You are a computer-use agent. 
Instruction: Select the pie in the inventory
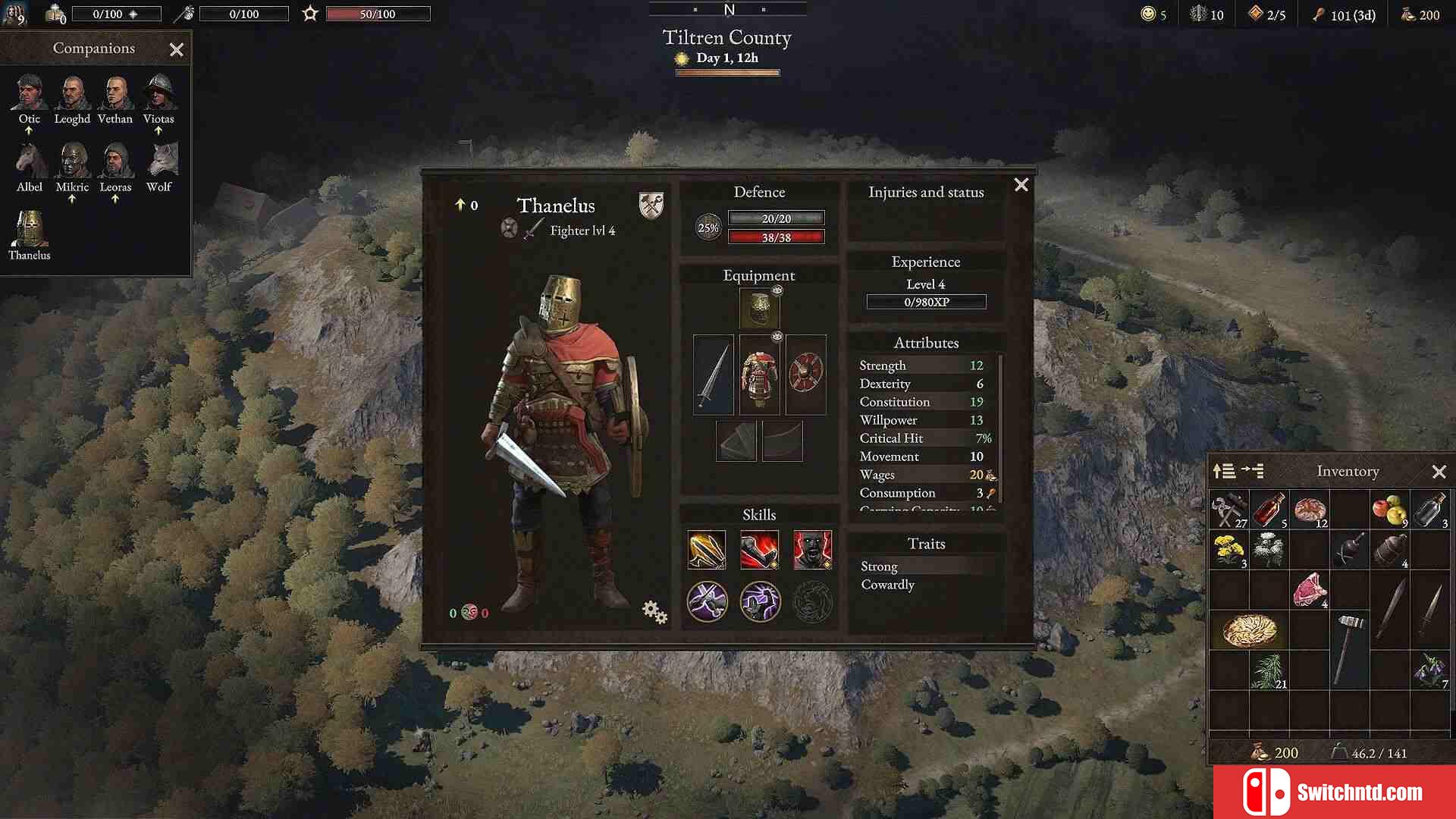click(1250, 630)
